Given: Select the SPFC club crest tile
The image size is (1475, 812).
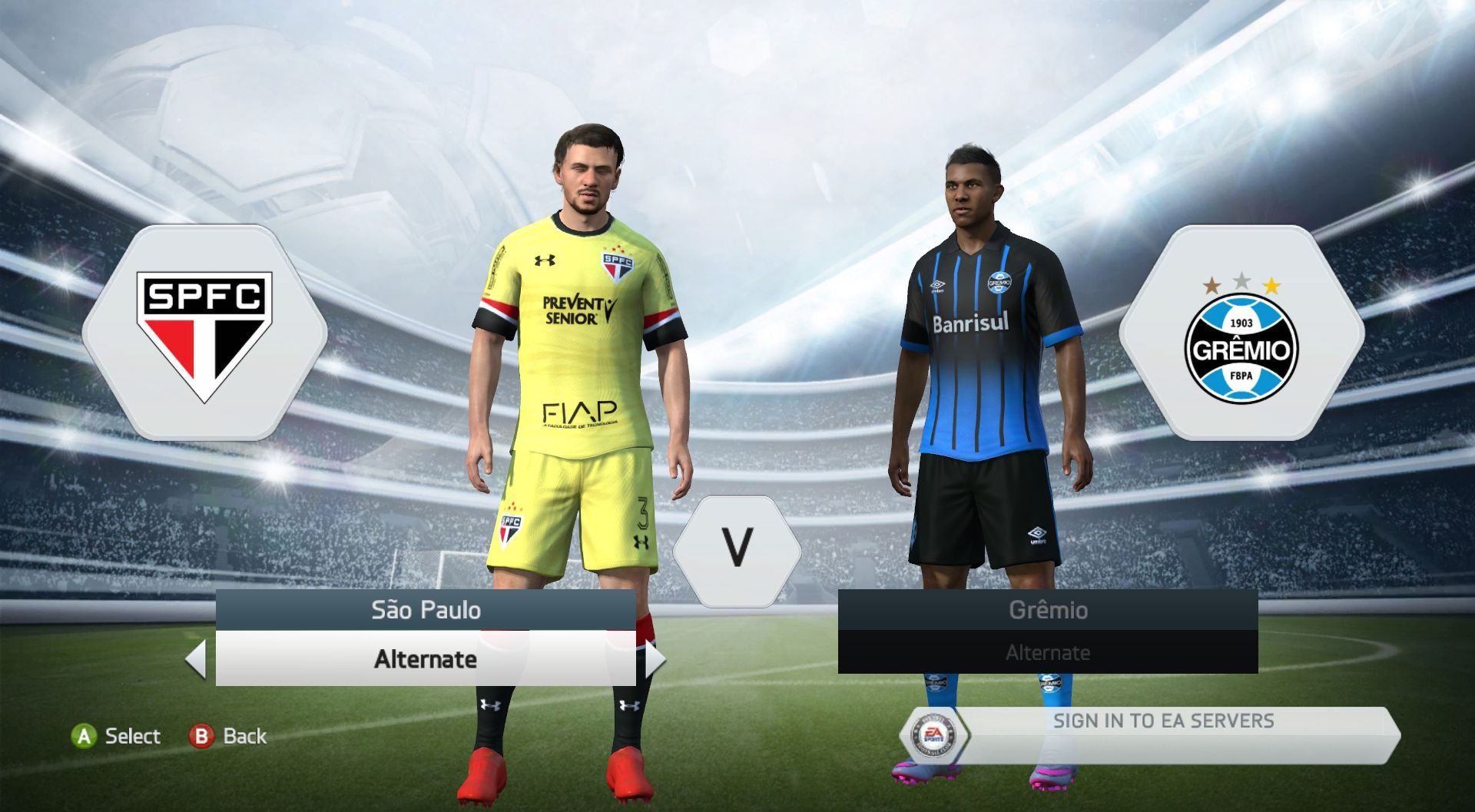Looking at the screenshot, I should point(204,333).
